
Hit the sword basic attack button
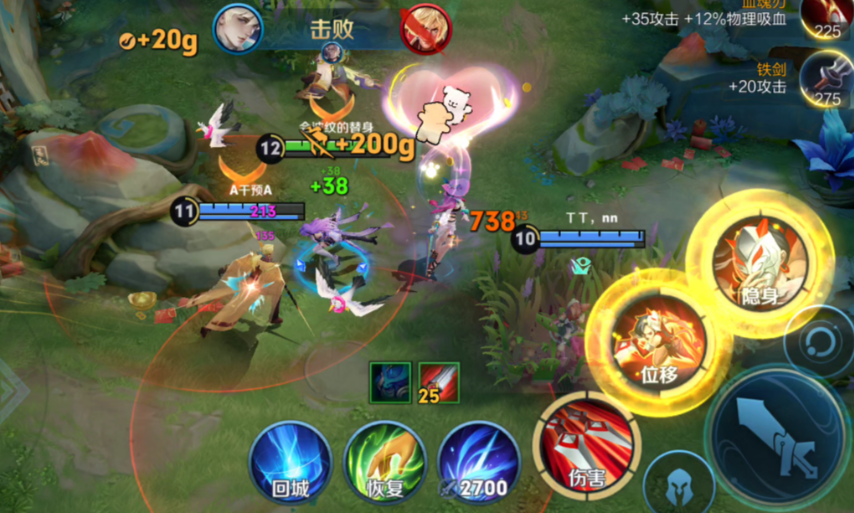click(779, 432)
